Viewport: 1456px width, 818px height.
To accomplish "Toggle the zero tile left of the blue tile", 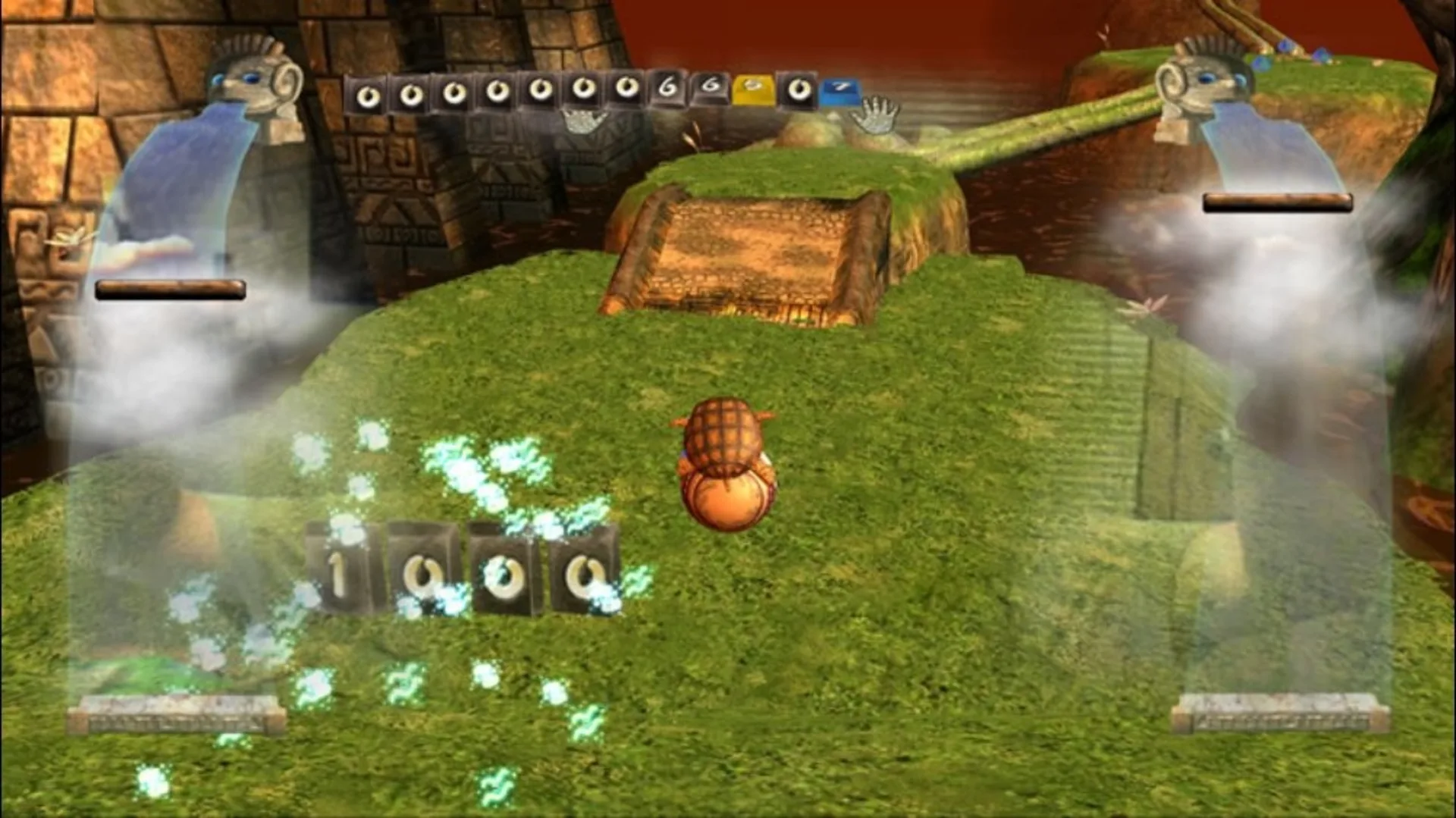I will click(x=797, y=91).
